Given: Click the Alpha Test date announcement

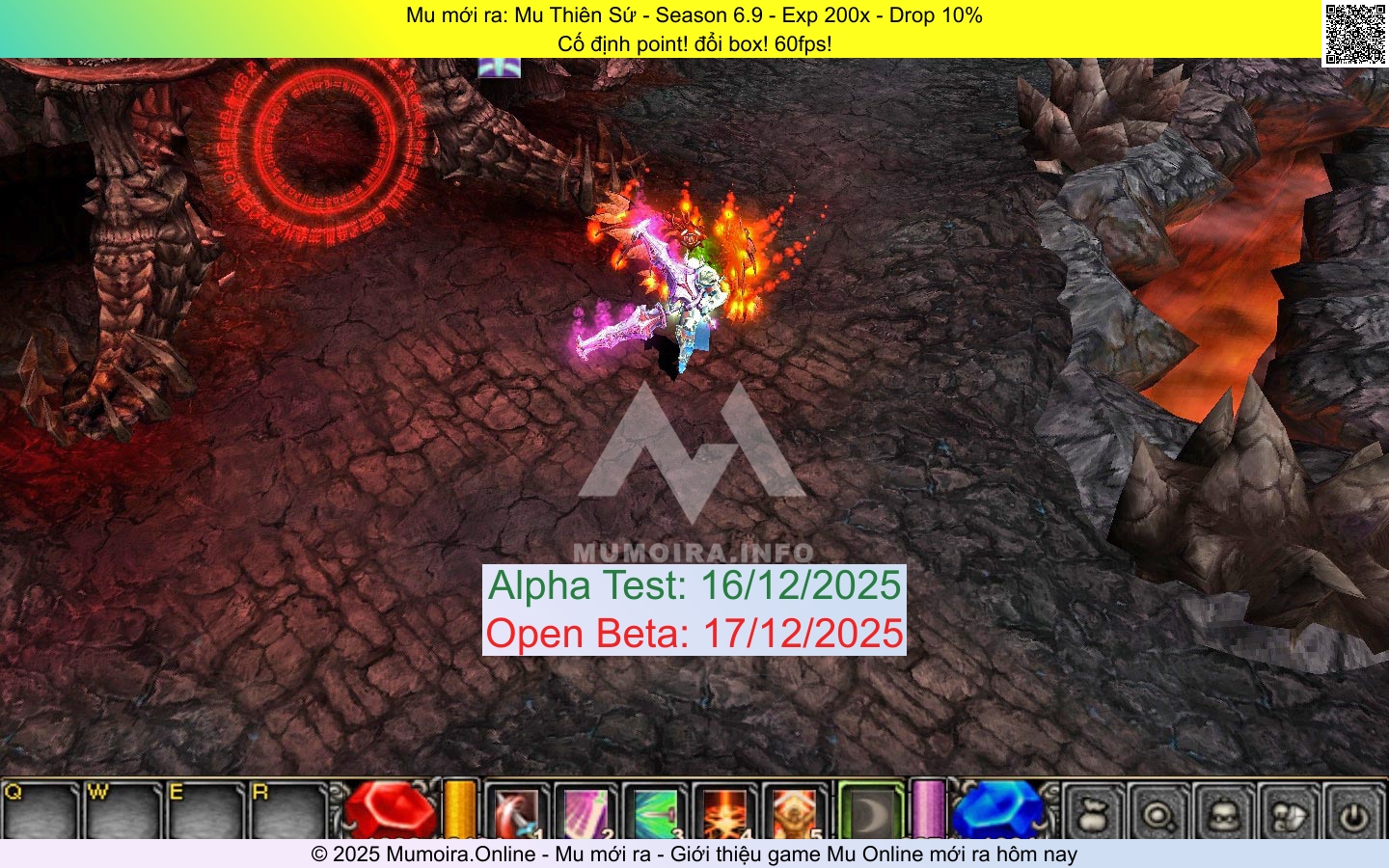Looking at the screenshot, I should click(694, 585).
